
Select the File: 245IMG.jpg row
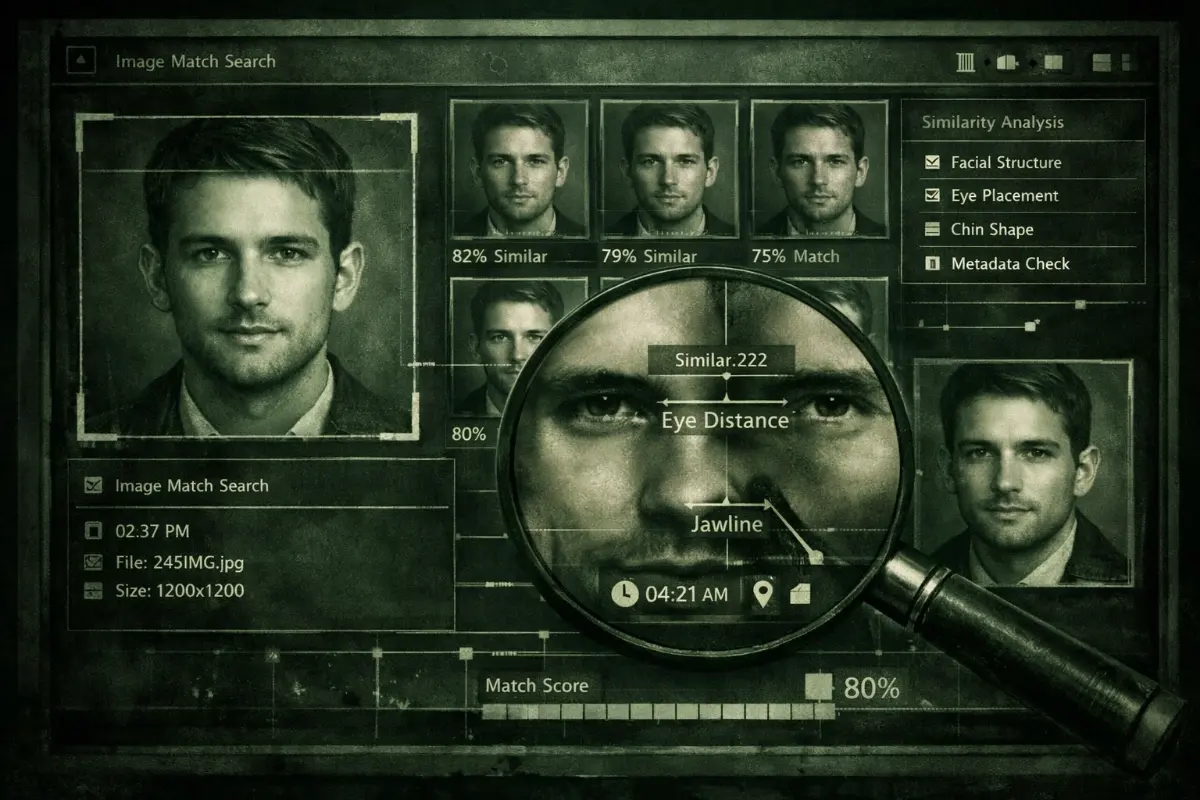pyautogui.click(x=178, y=561)
